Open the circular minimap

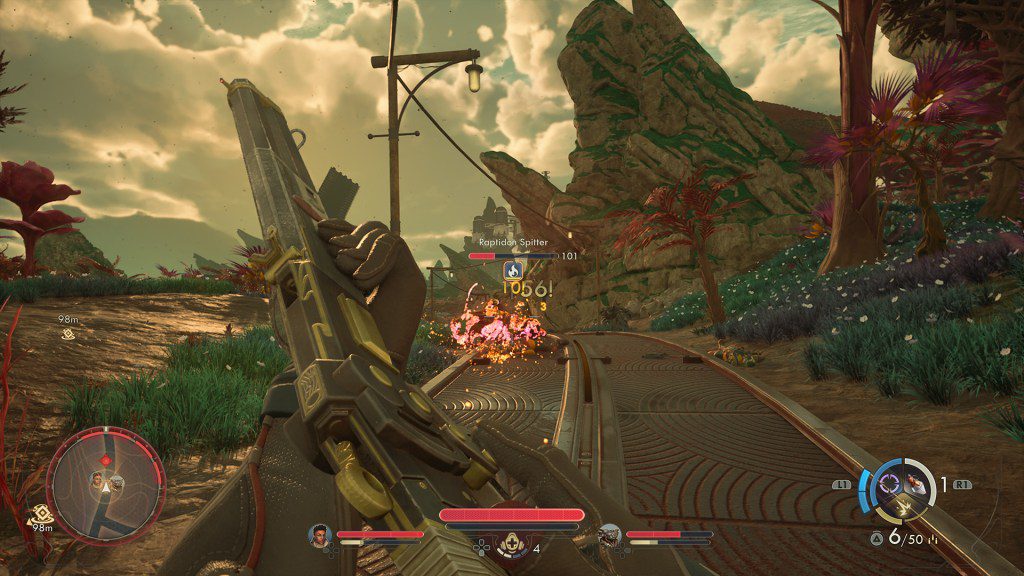(105, 481)
